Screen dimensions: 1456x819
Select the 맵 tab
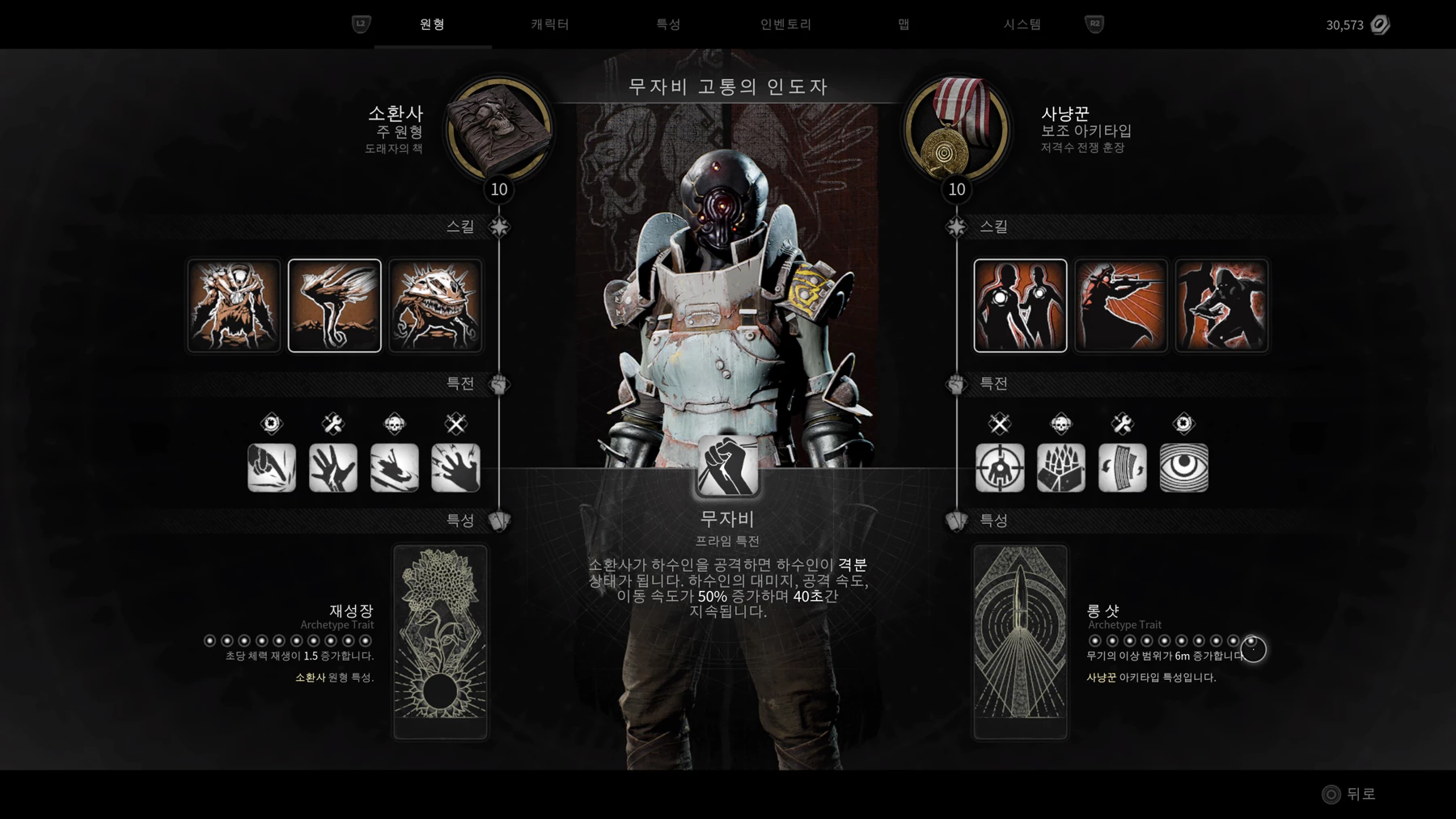pyautogui.click(x=904, y=24)
